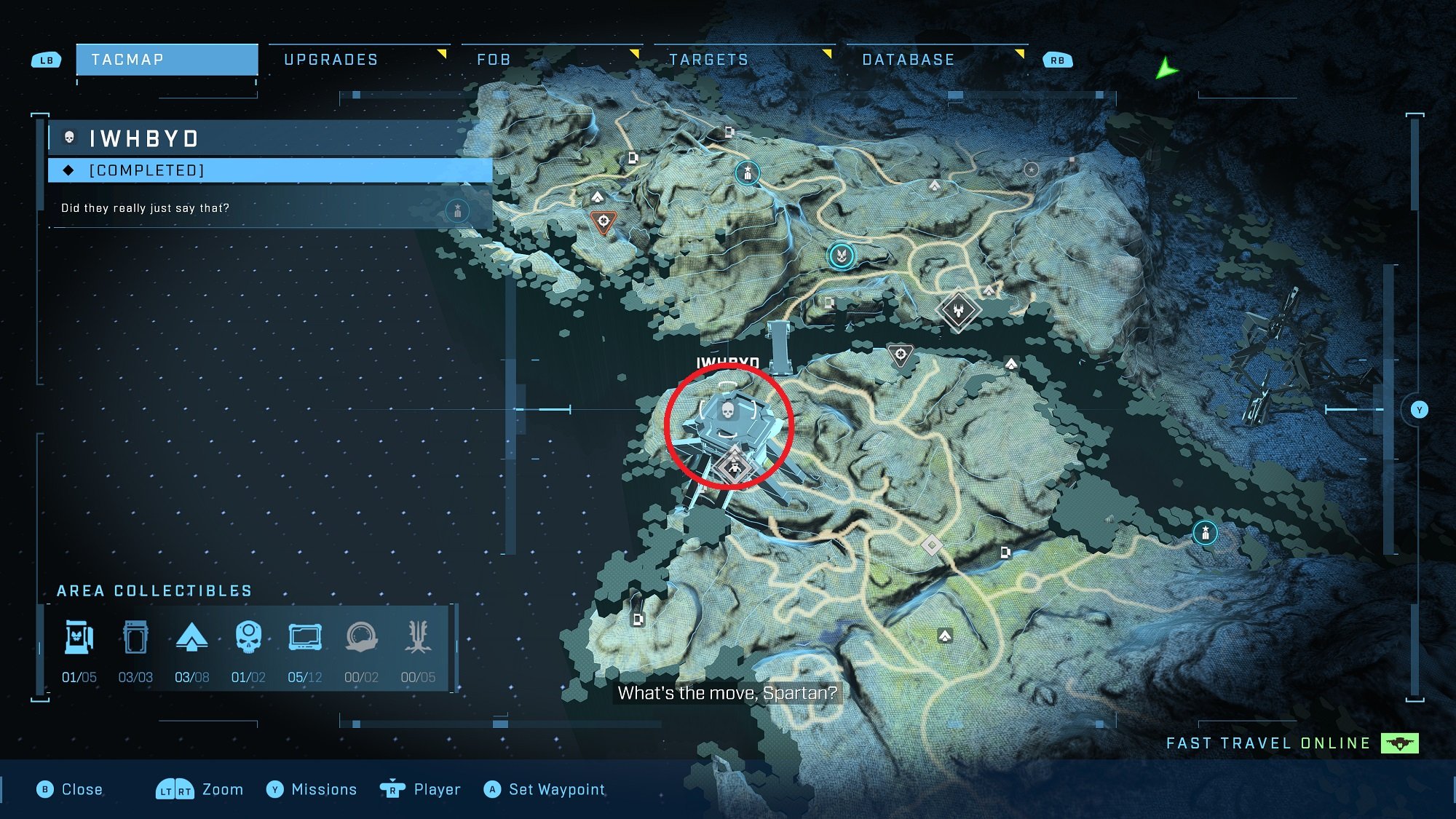This screenshot has height=819, width=1456.
Task: Open the FOB tab
Action: point(494,60)
